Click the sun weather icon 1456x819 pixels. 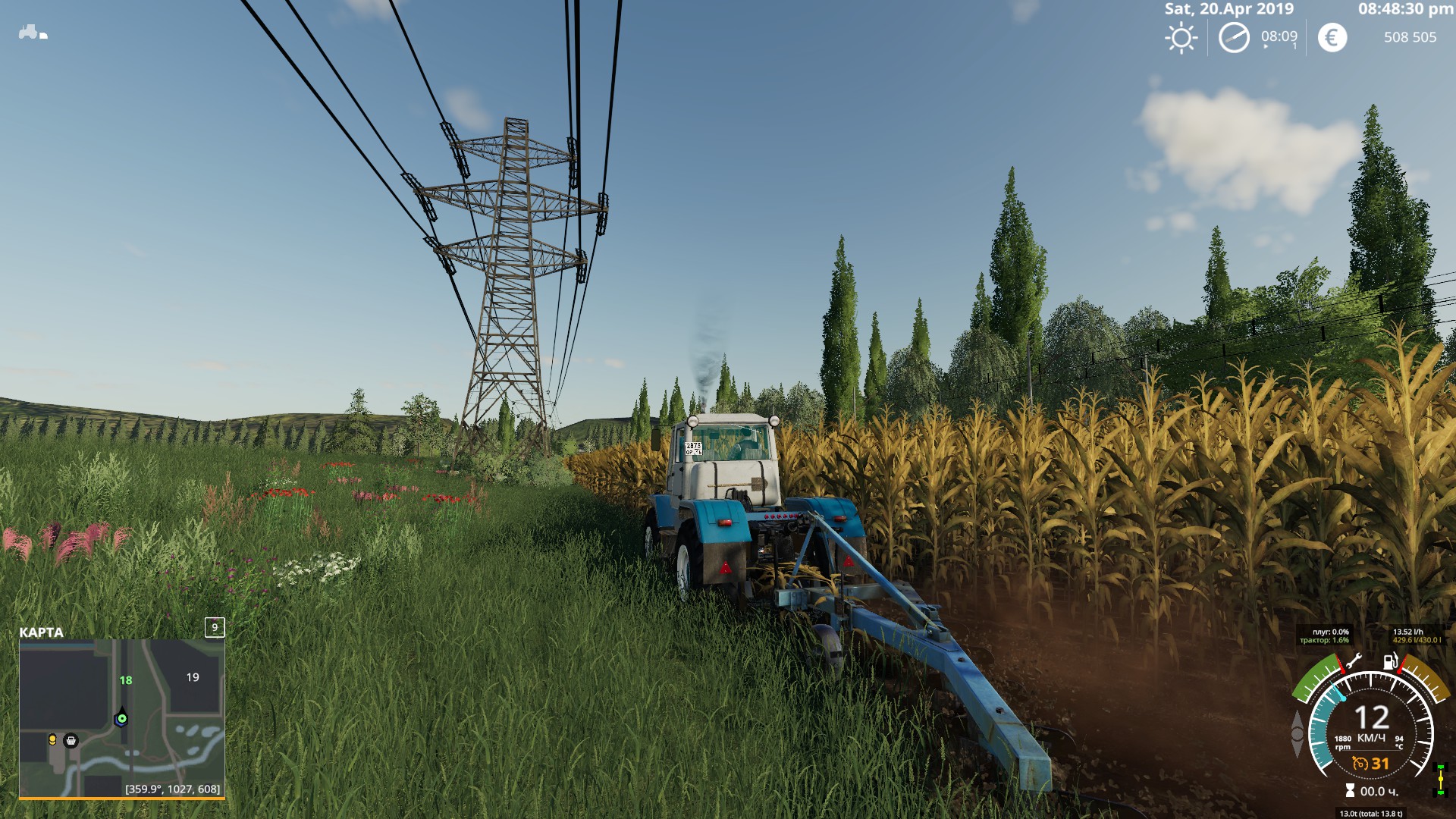point(1181,38)
